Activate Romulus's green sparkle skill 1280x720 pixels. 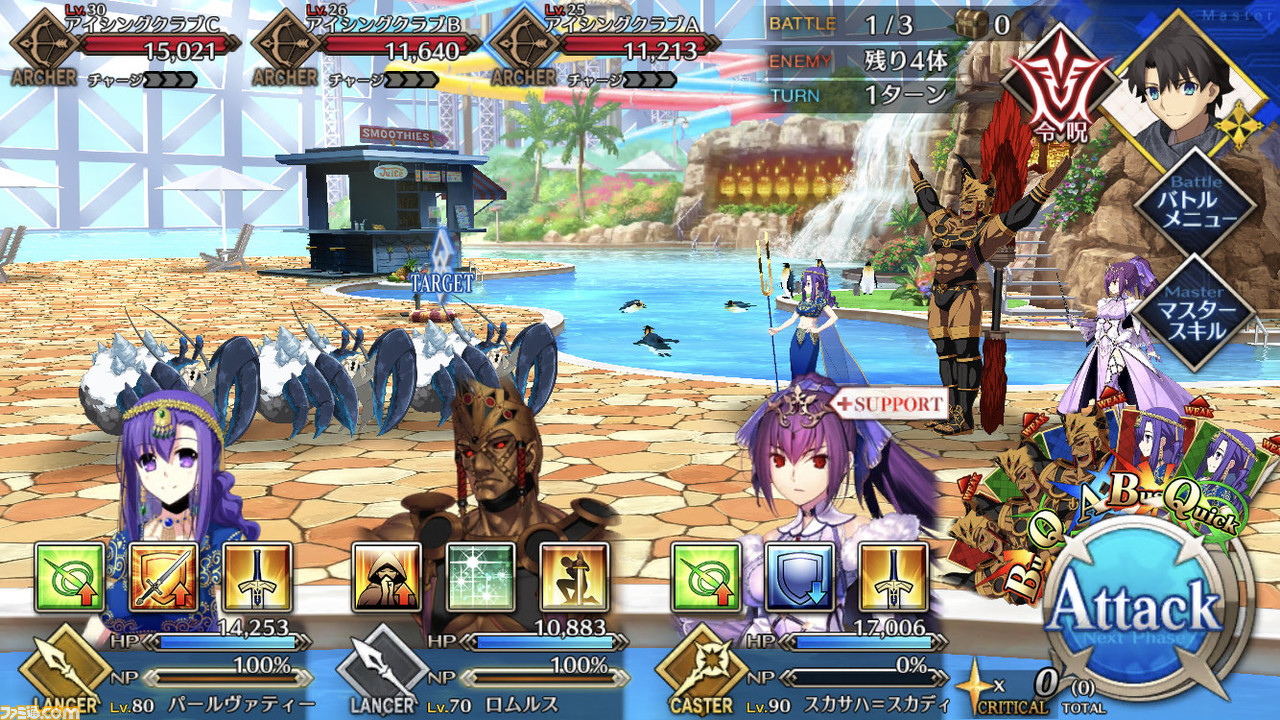tap(480, 577)
